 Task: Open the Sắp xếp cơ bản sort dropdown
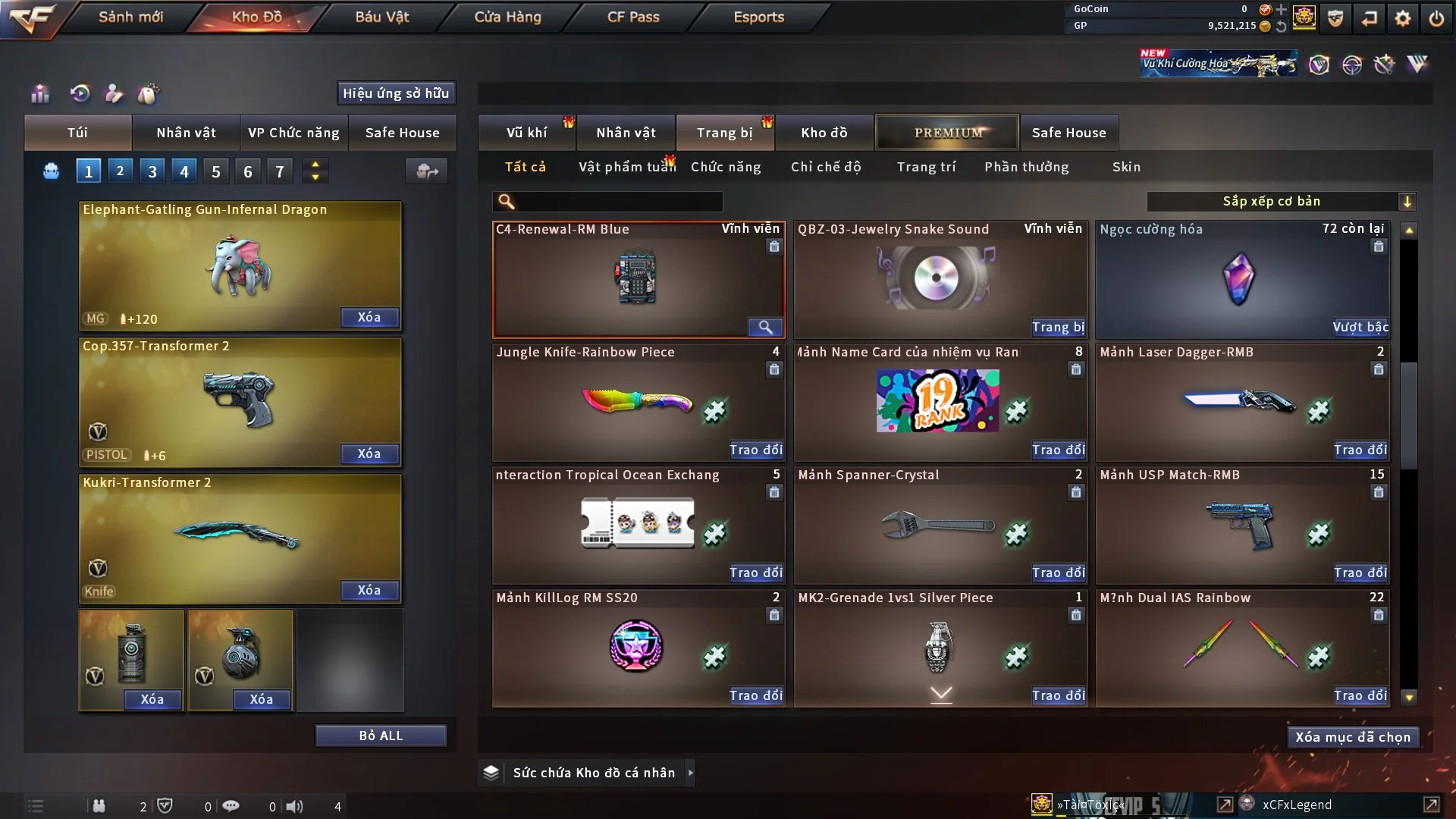1281,201
